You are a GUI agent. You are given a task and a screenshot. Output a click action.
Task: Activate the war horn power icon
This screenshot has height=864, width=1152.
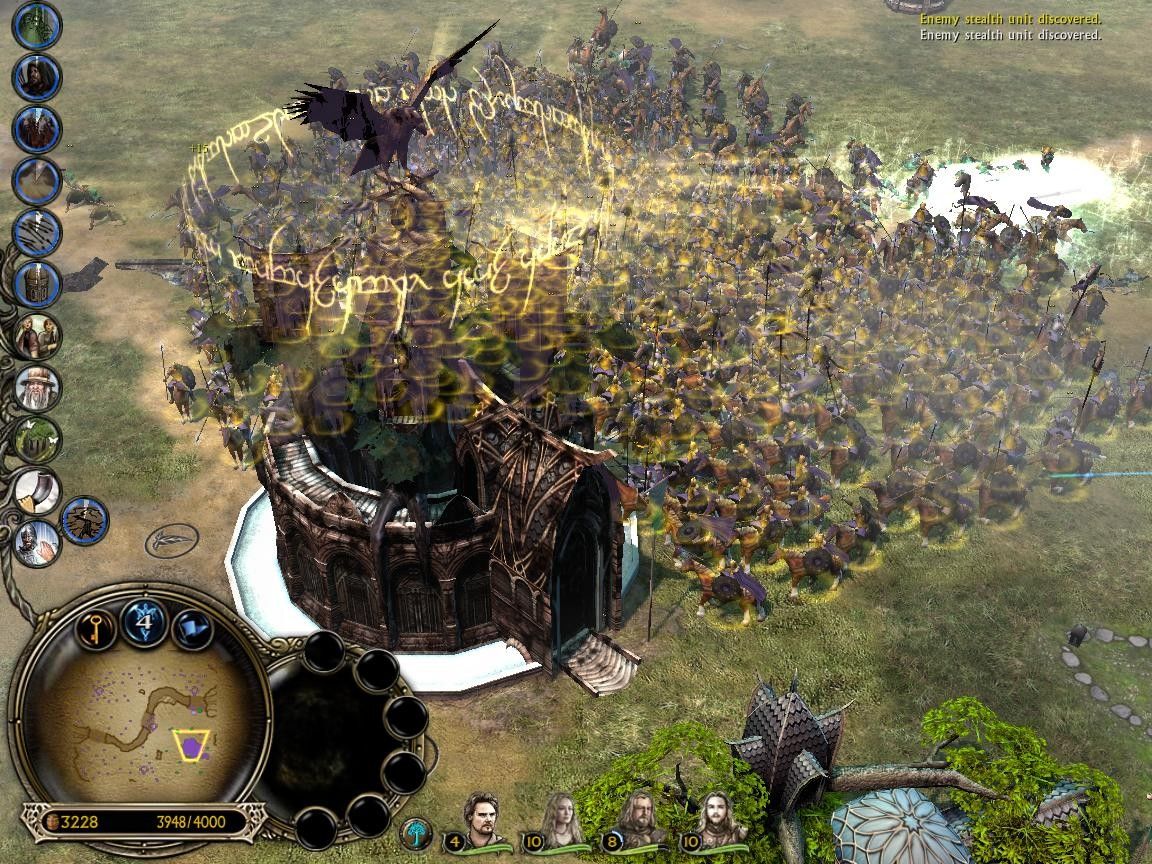coord(38,492)
